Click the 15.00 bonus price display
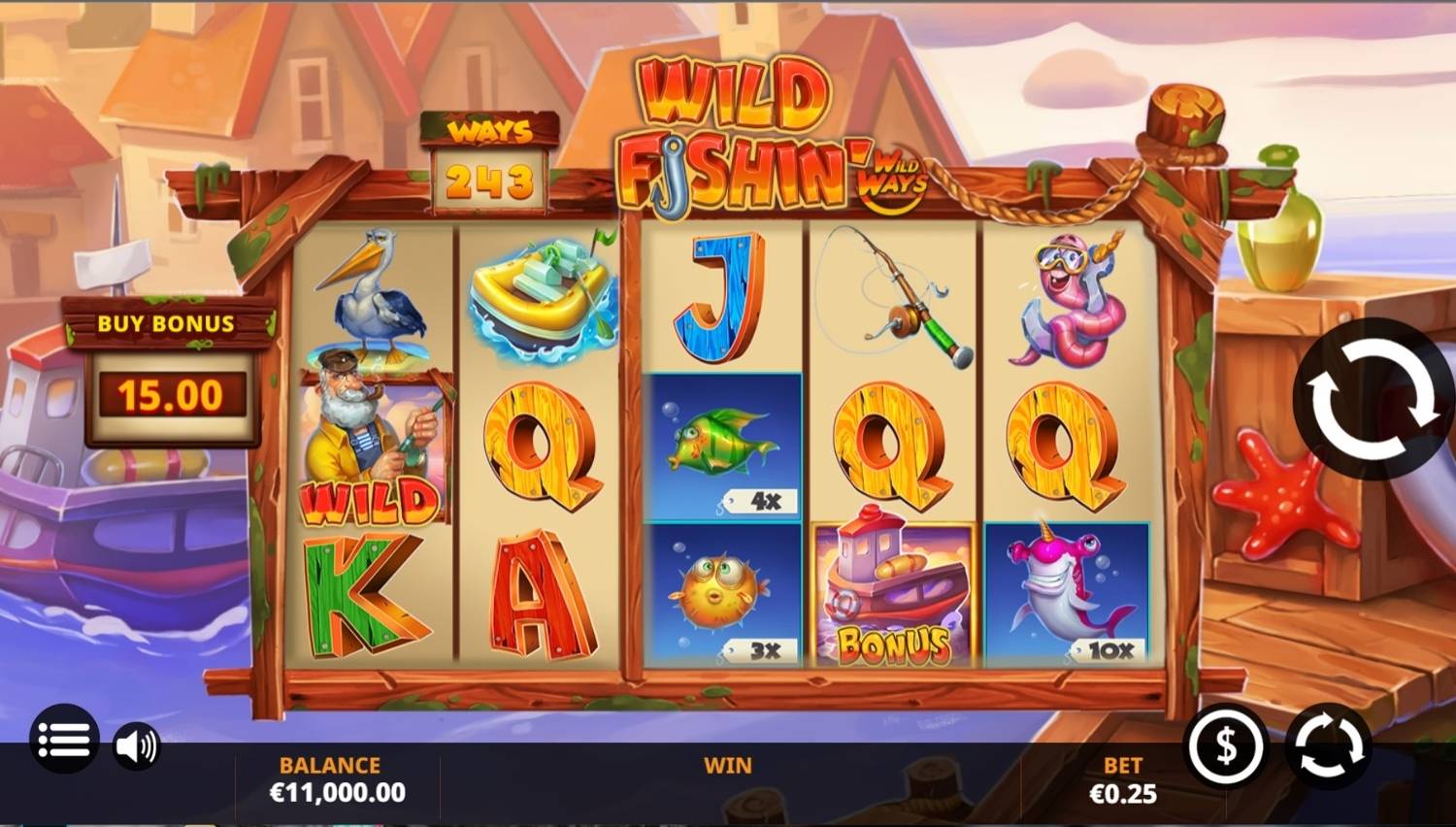1456x827 pixels. click(170, 393)
